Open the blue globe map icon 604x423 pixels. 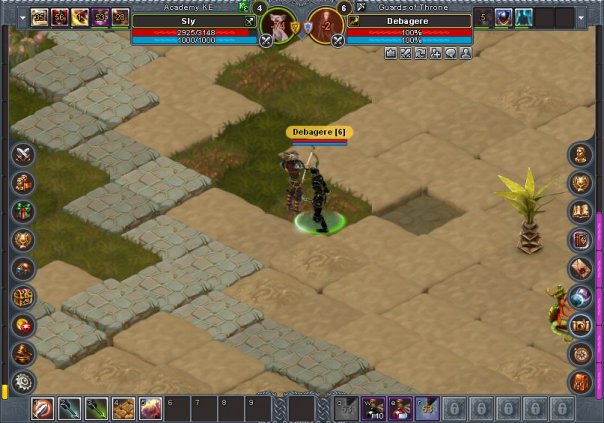pyautogui.click(x=581, y=297)
